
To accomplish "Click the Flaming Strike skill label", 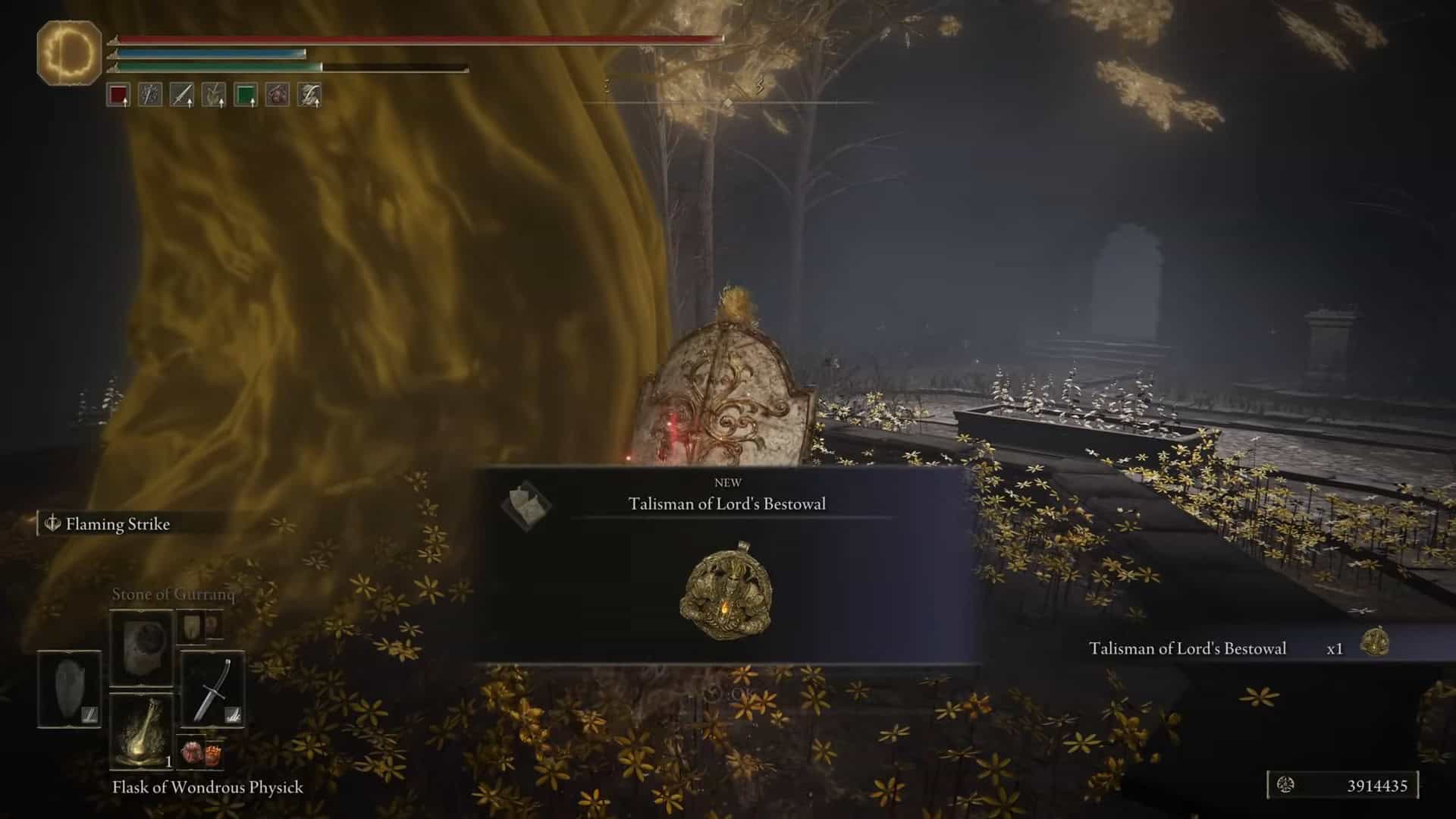I will [x=118, y=524].
